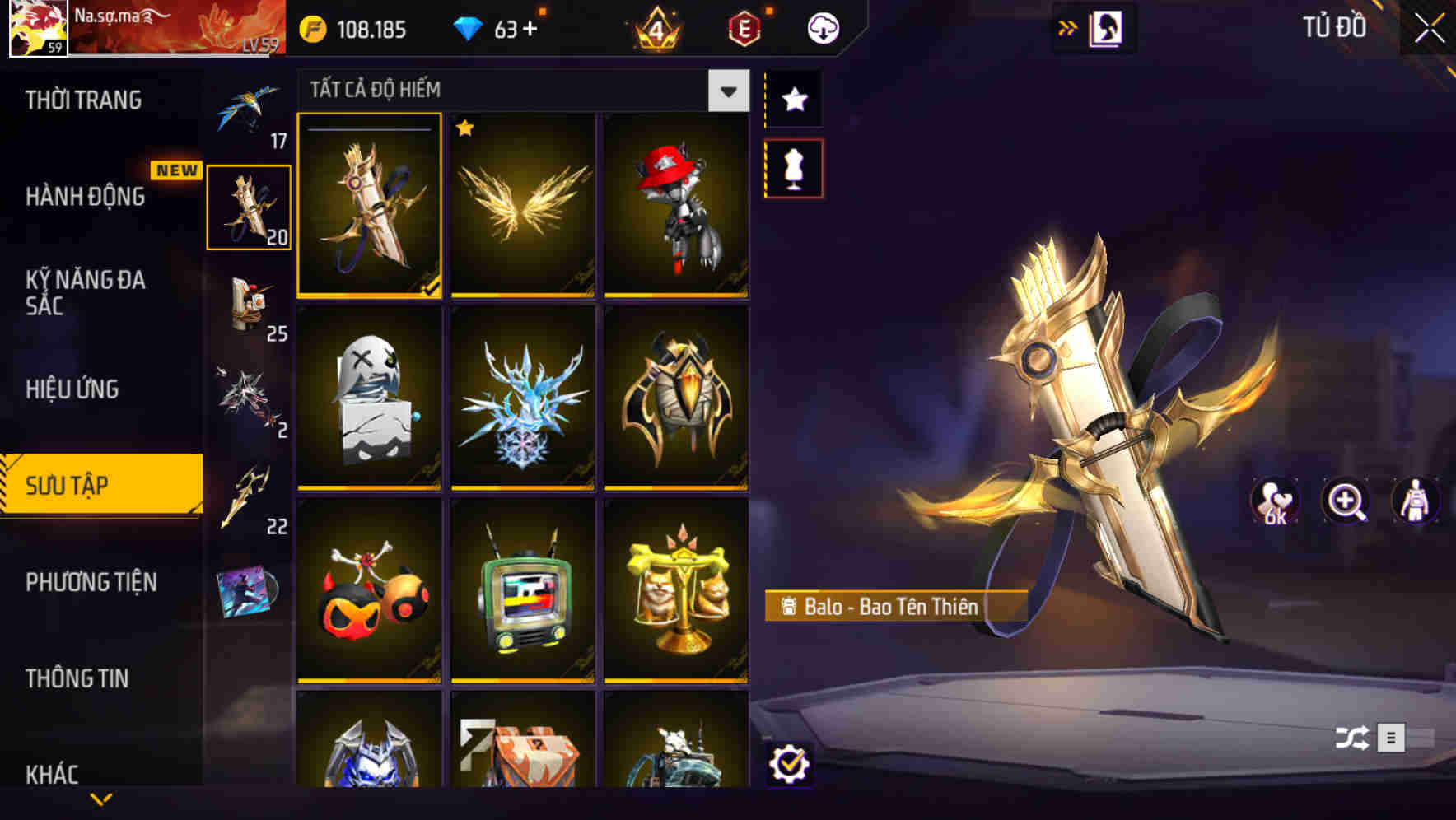Toggle the star favorites filter
Image resolution: width=1456 pixels, height=820 pixels.
794,99
